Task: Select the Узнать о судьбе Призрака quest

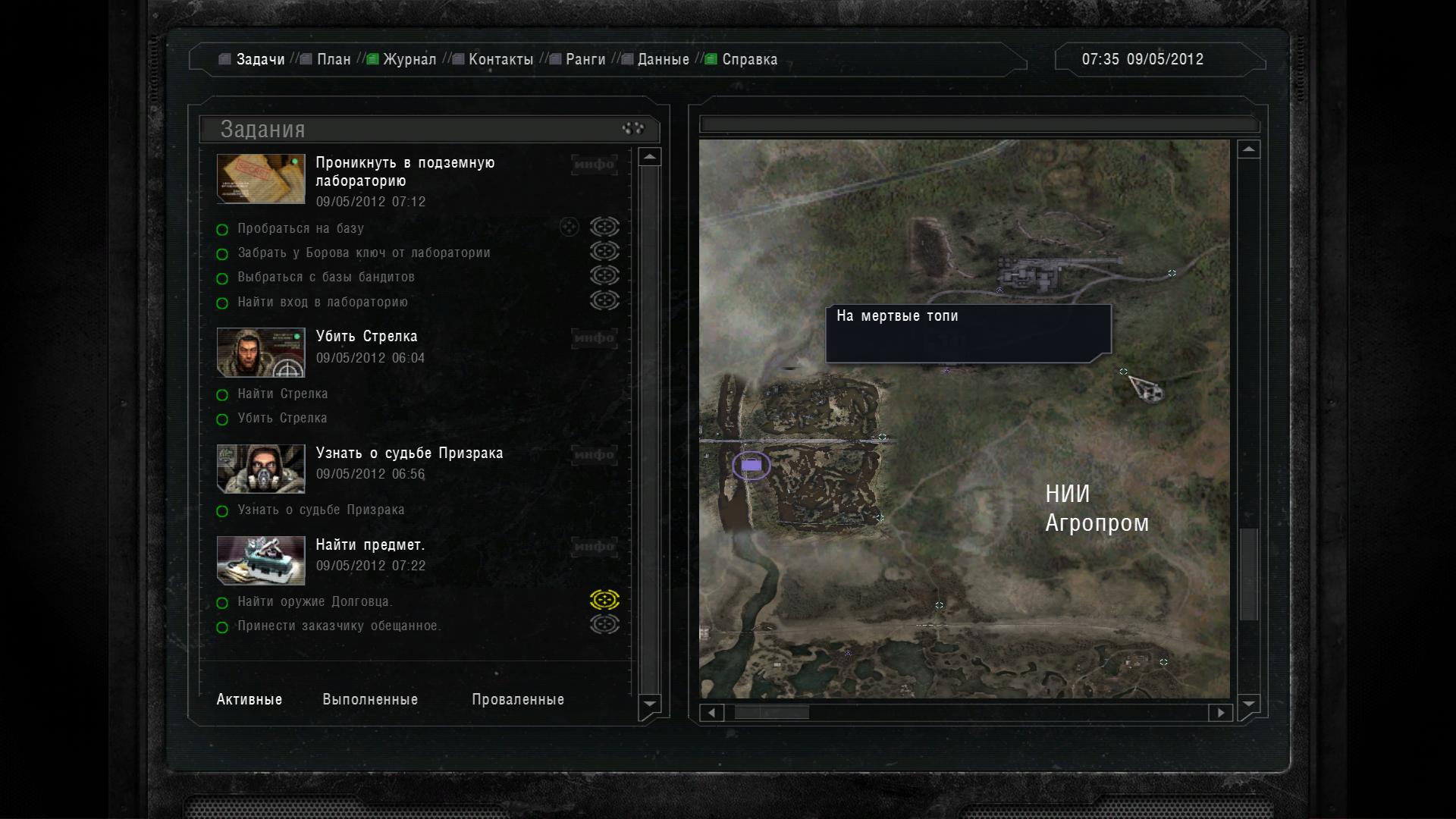Action: point(409,453)
